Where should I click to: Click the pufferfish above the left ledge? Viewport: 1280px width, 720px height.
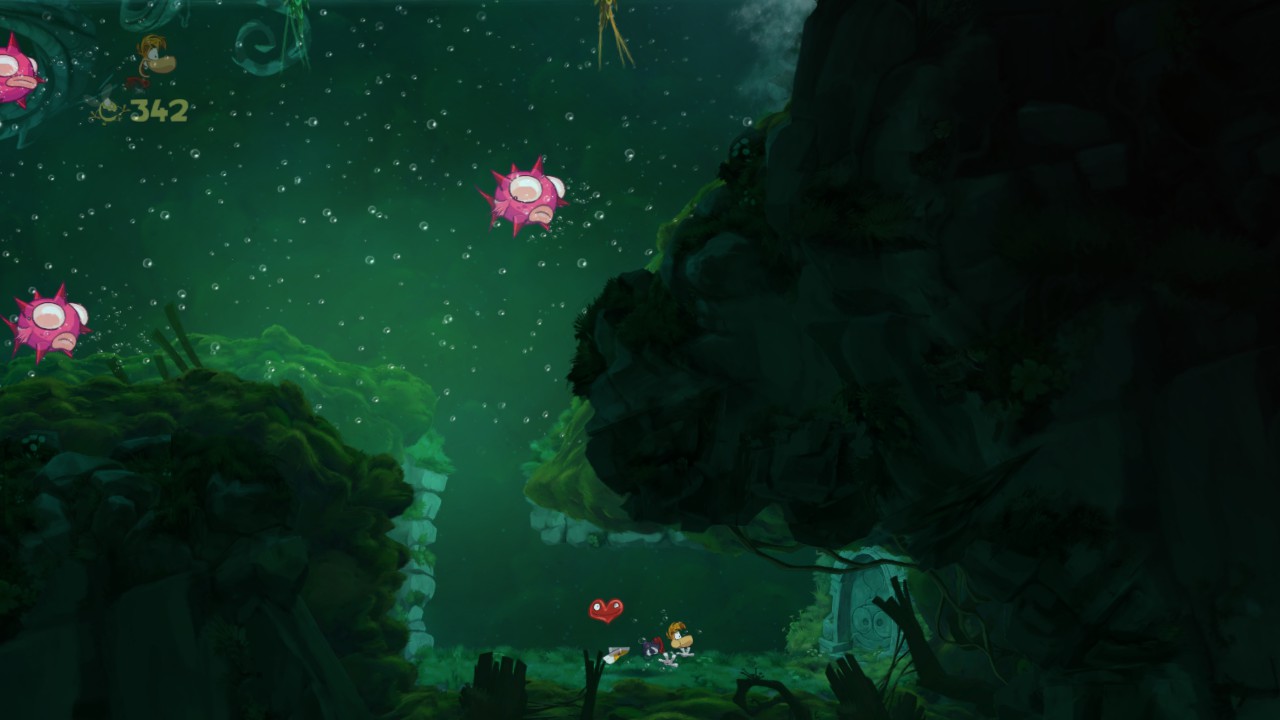[x=45, y=320]
